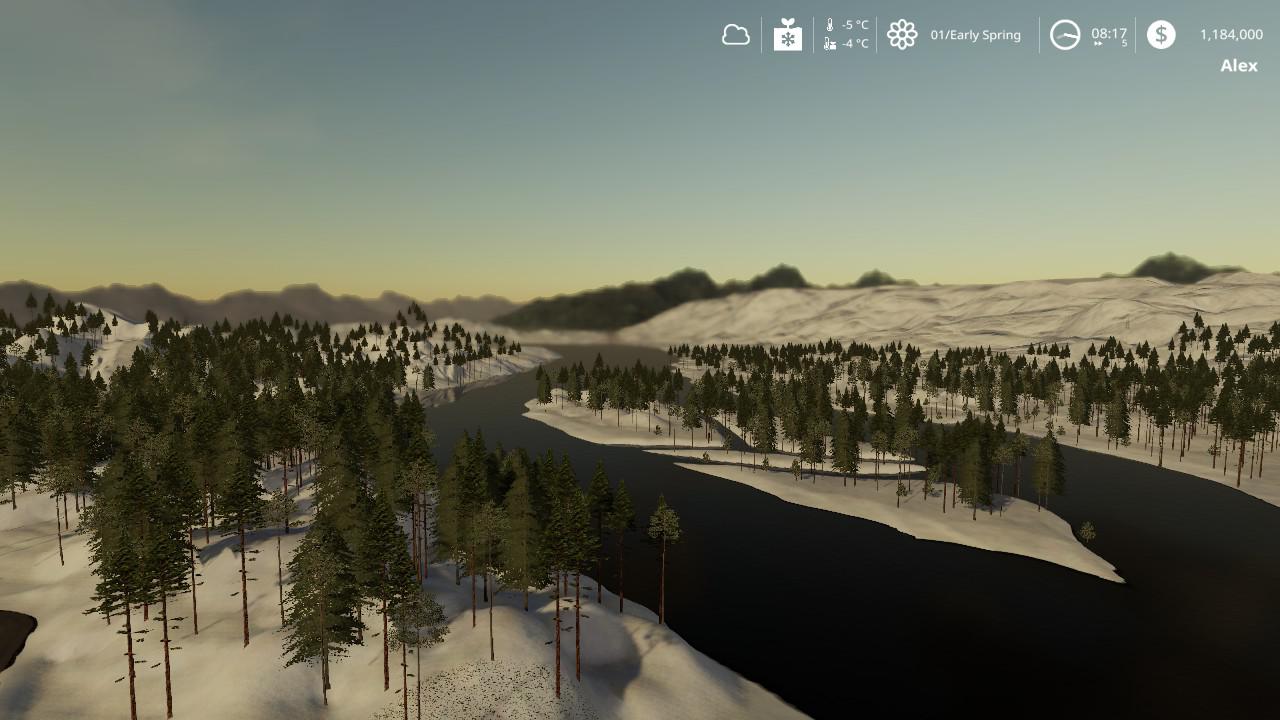Screen dimensions: 1280x720
Task: Click the dollar coin money icon
Action: click(x=1161, y=35)
